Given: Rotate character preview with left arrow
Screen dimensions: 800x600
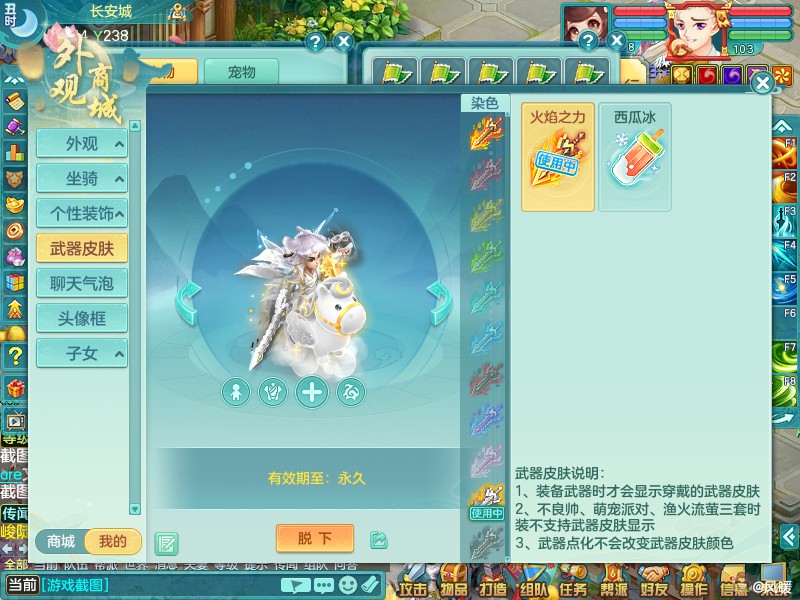Looking at the screenshot, I should coord(188,294).
